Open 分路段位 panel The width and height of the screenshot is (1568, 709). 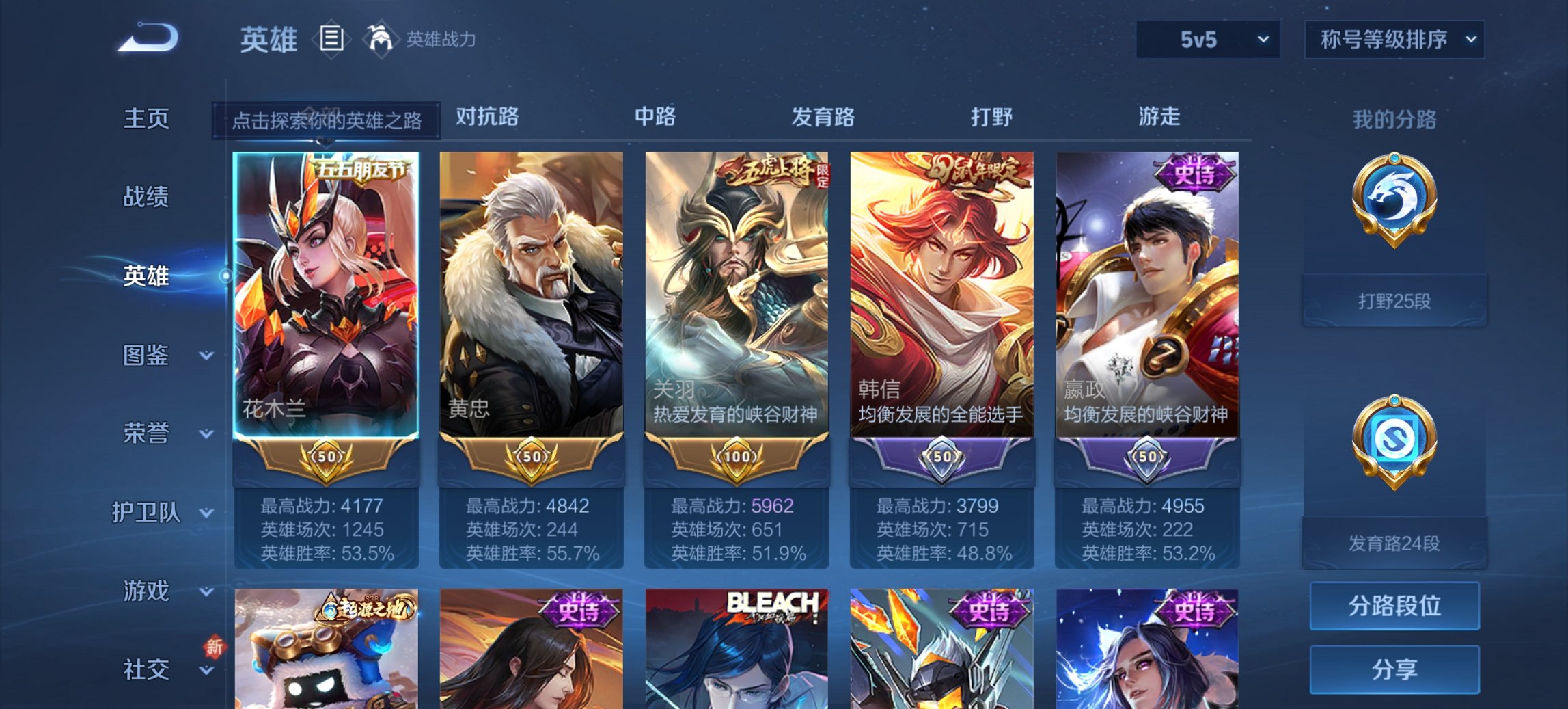click(x=1394, y=606)
